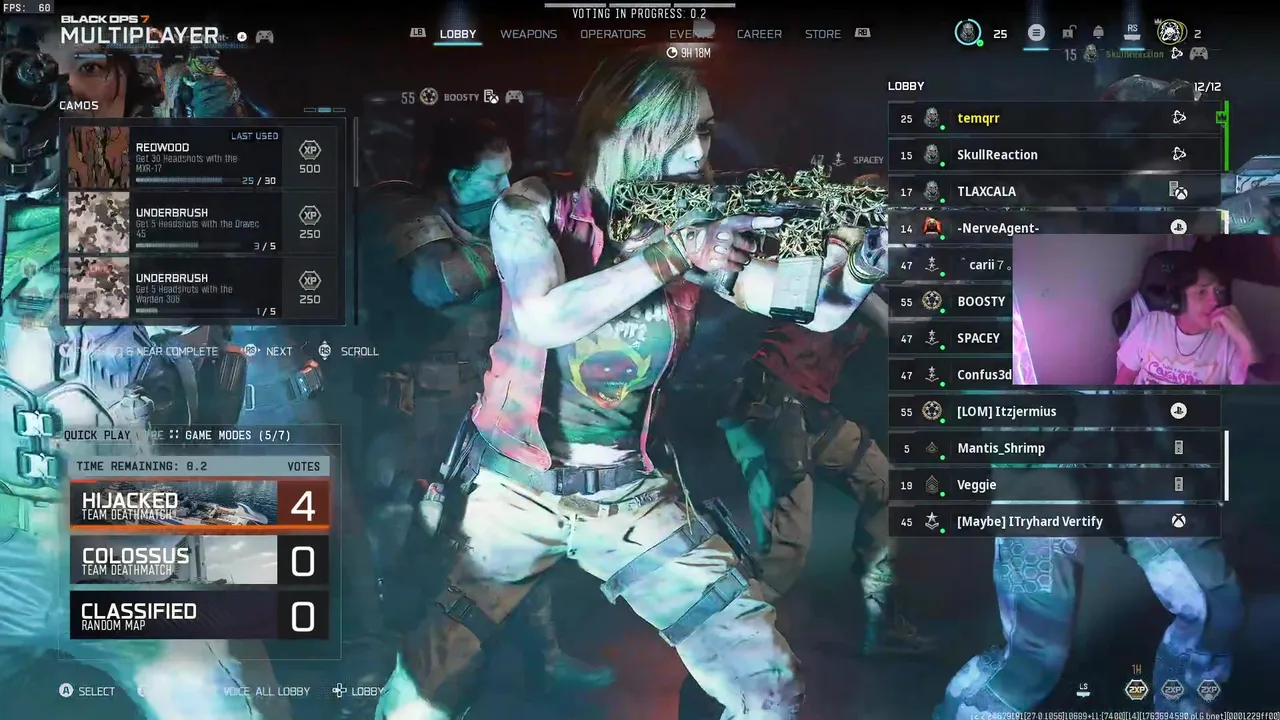
Task: Go to the Career tab
Action: coord(759,34)
